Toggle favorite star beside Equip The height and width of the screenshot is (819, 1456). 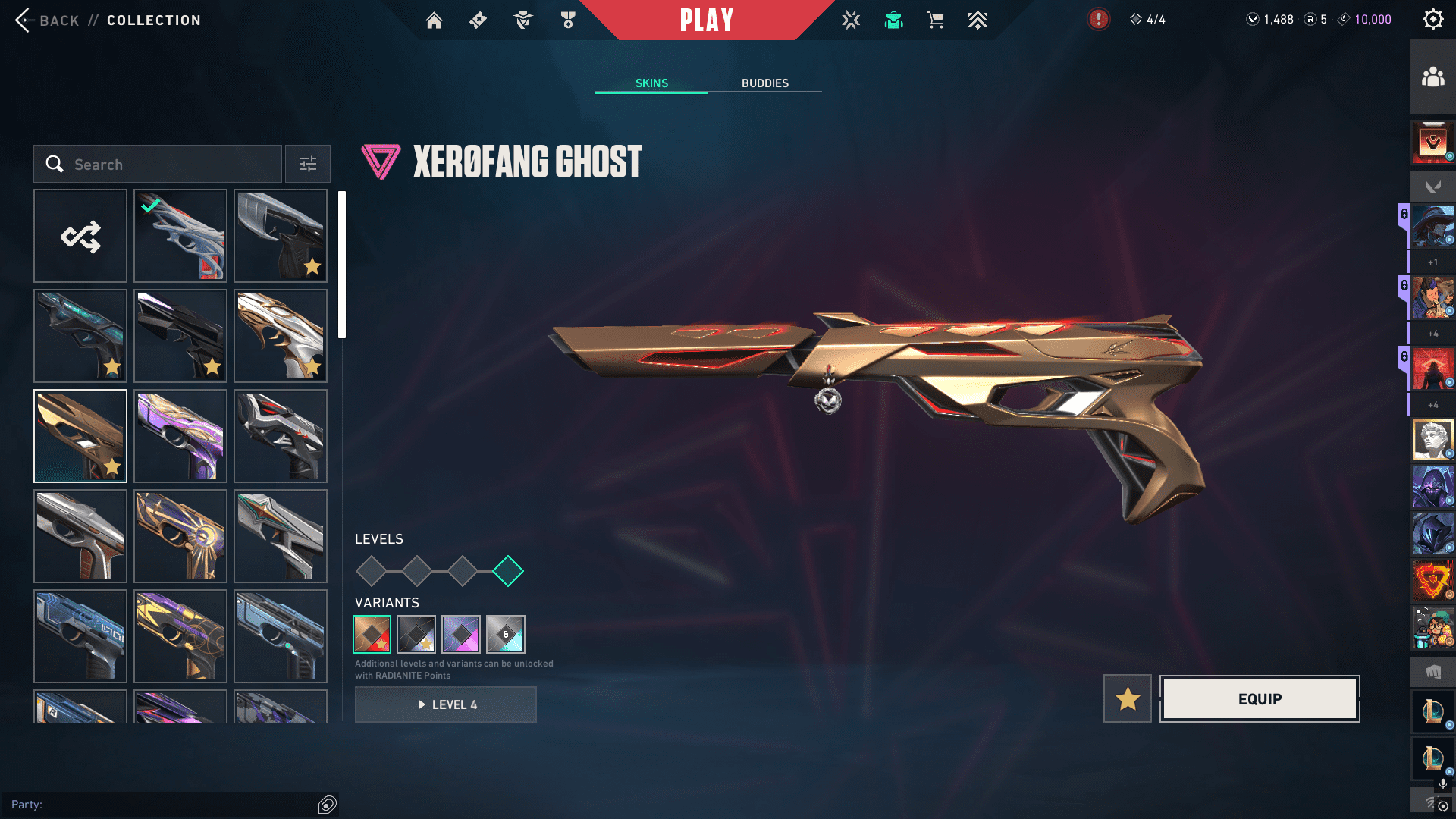point(1128,699)
